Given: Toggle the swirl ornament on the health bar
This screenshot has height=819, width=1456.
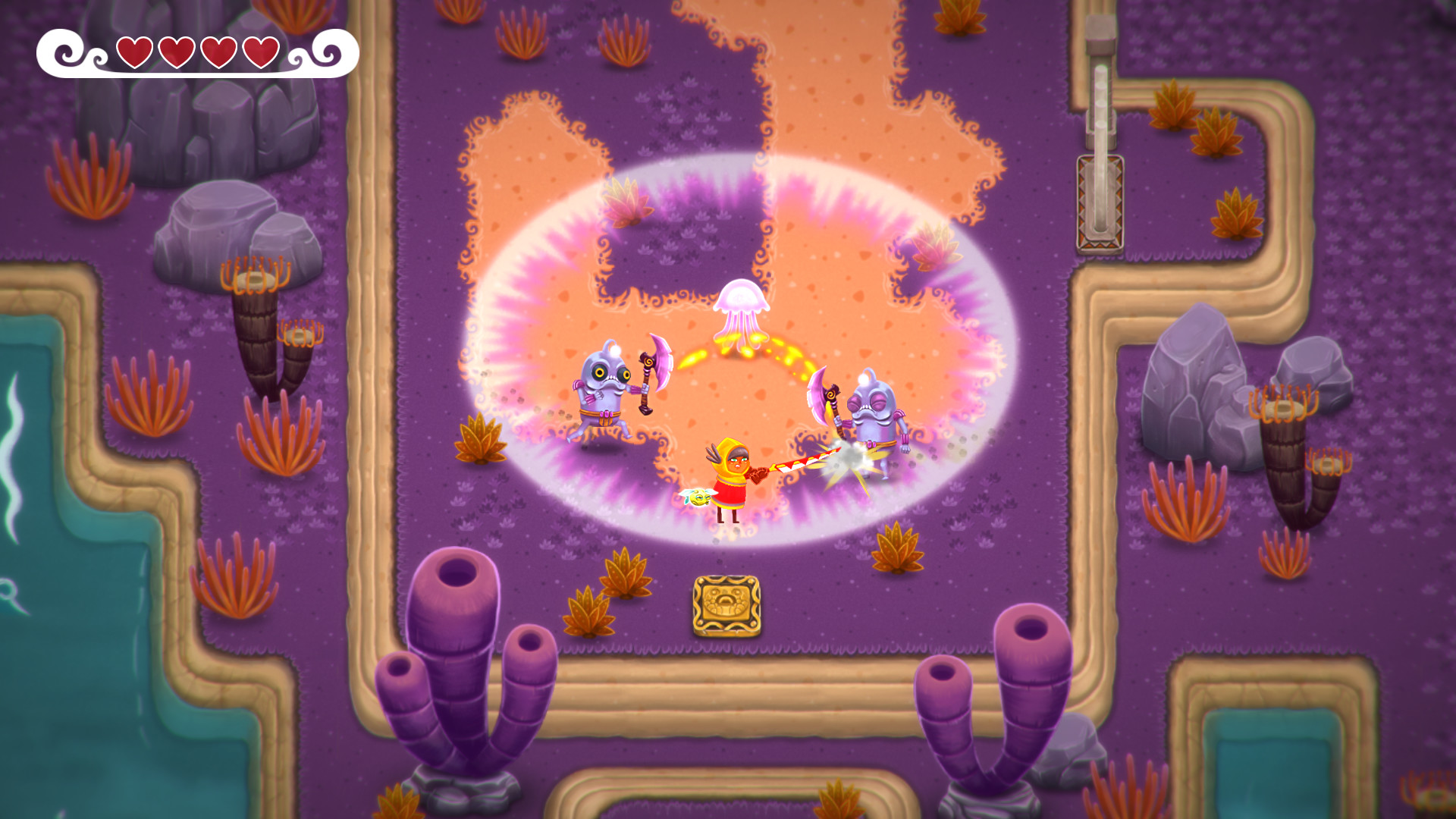Looking at the screenshot, I should [67, 53].
